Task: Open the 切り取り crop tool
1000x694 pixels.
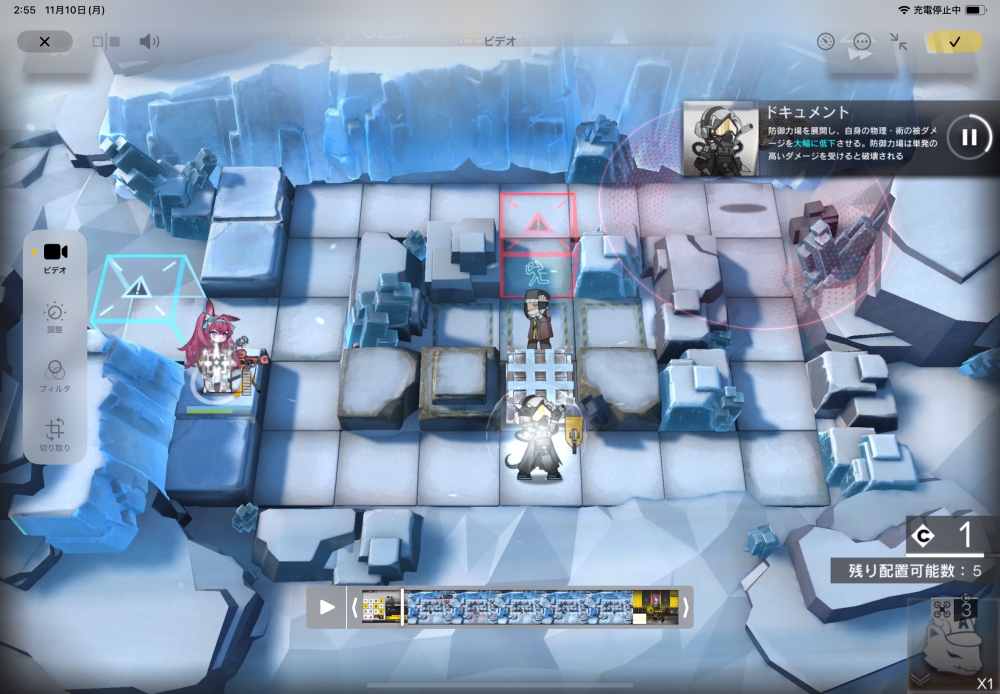Action: tap(55, 436)
